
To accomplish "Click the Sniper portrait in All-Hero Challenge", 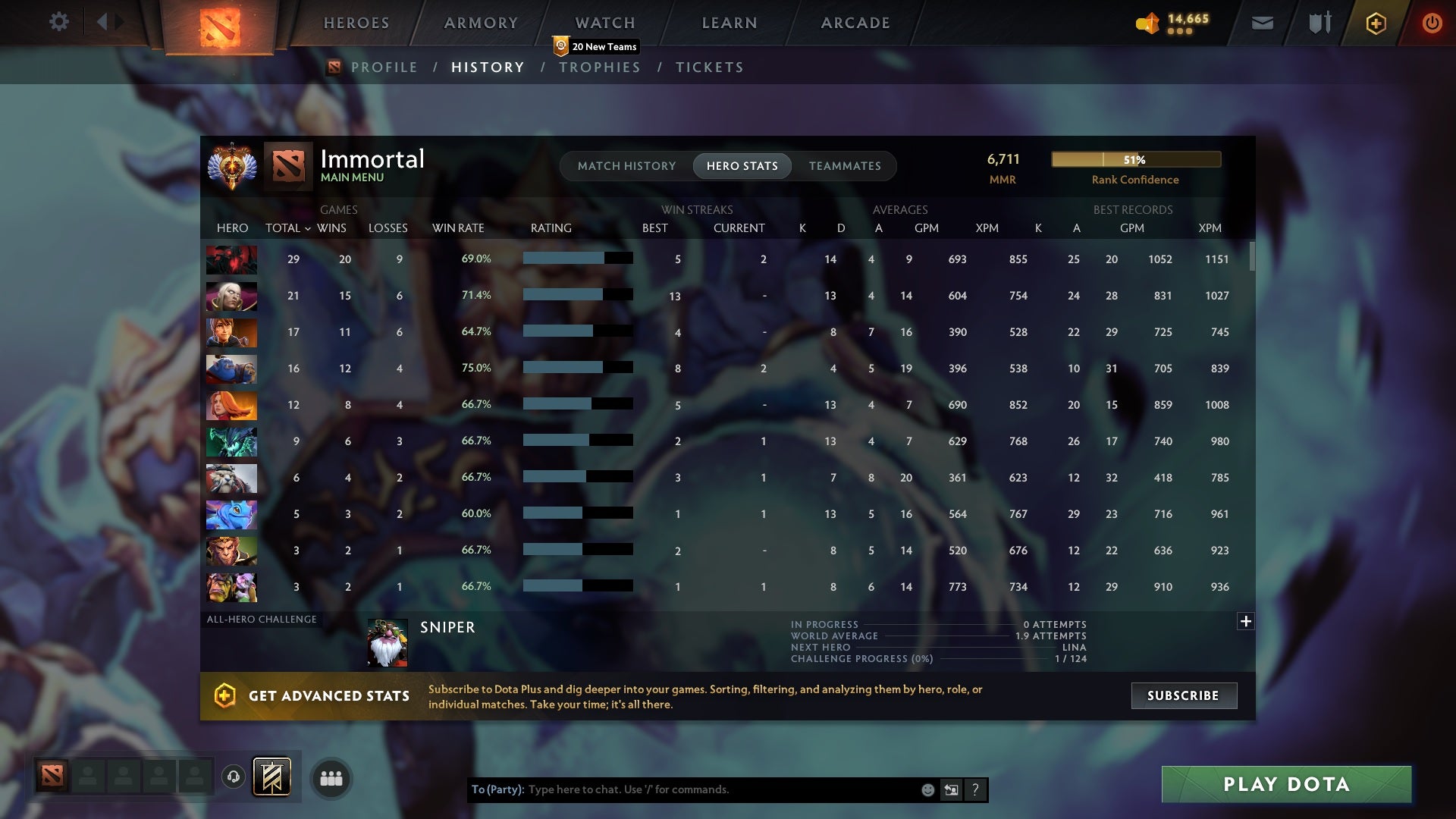I will pos(388,641).
